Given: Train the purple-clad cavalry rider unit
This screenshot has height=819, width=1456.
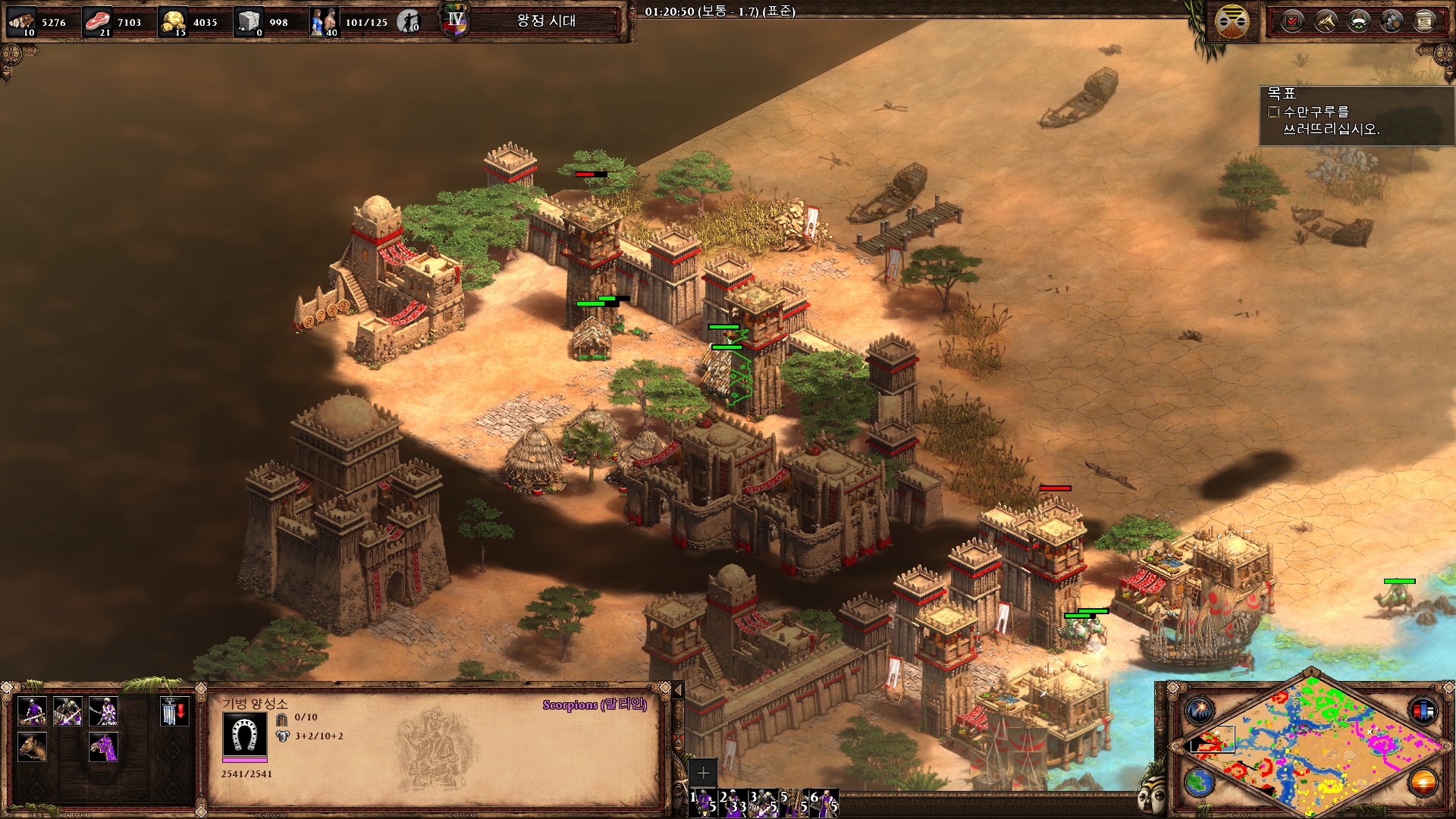Looking at the screenshot, I should coord(32,711).
